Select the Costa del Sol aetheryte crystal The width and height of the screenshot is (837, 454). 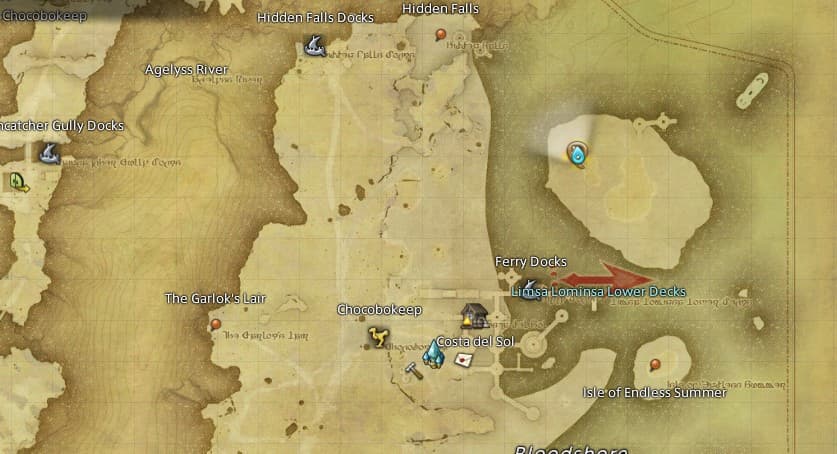point(434,351)
